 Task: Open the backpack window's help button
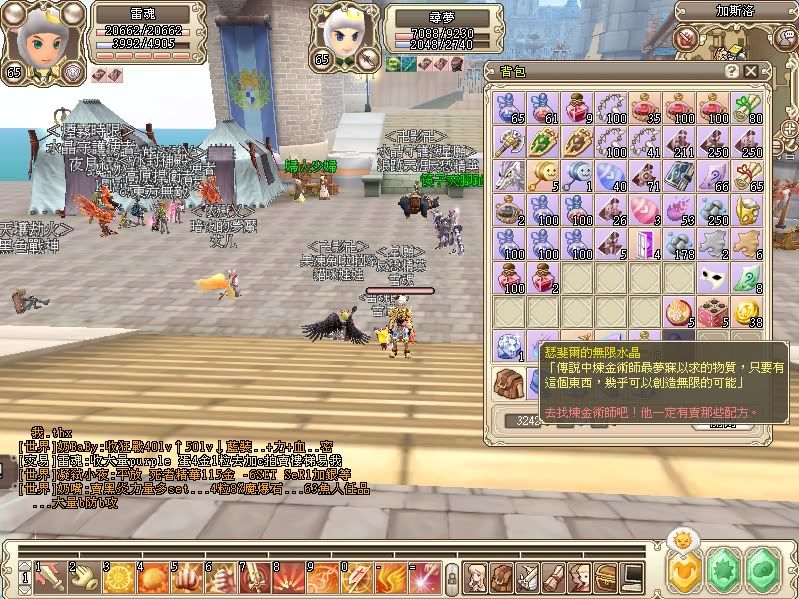click(729, 70)
